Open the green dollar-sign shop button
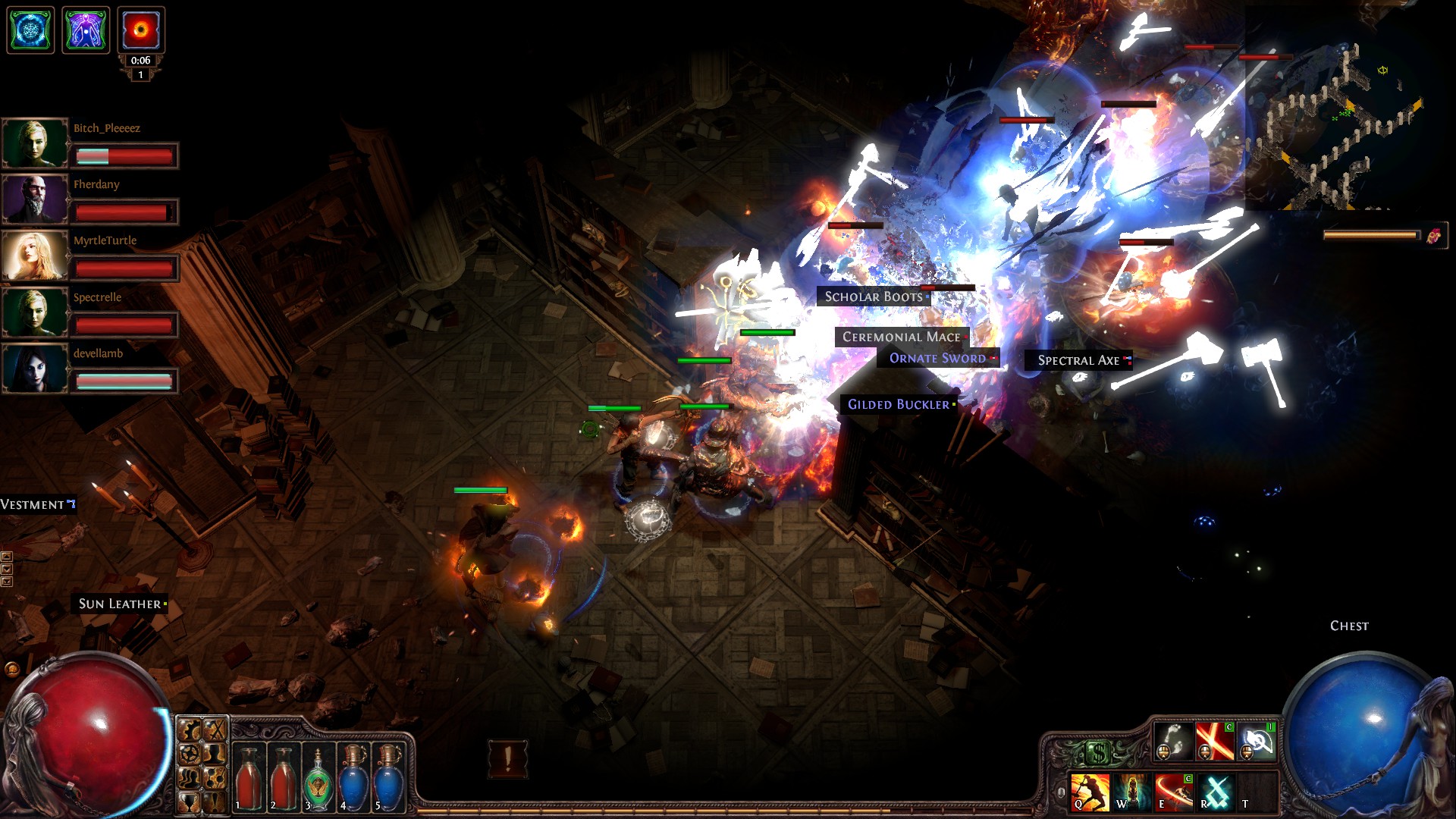Viewport: 1456px width, 819px height. (x=1099, y=752)
